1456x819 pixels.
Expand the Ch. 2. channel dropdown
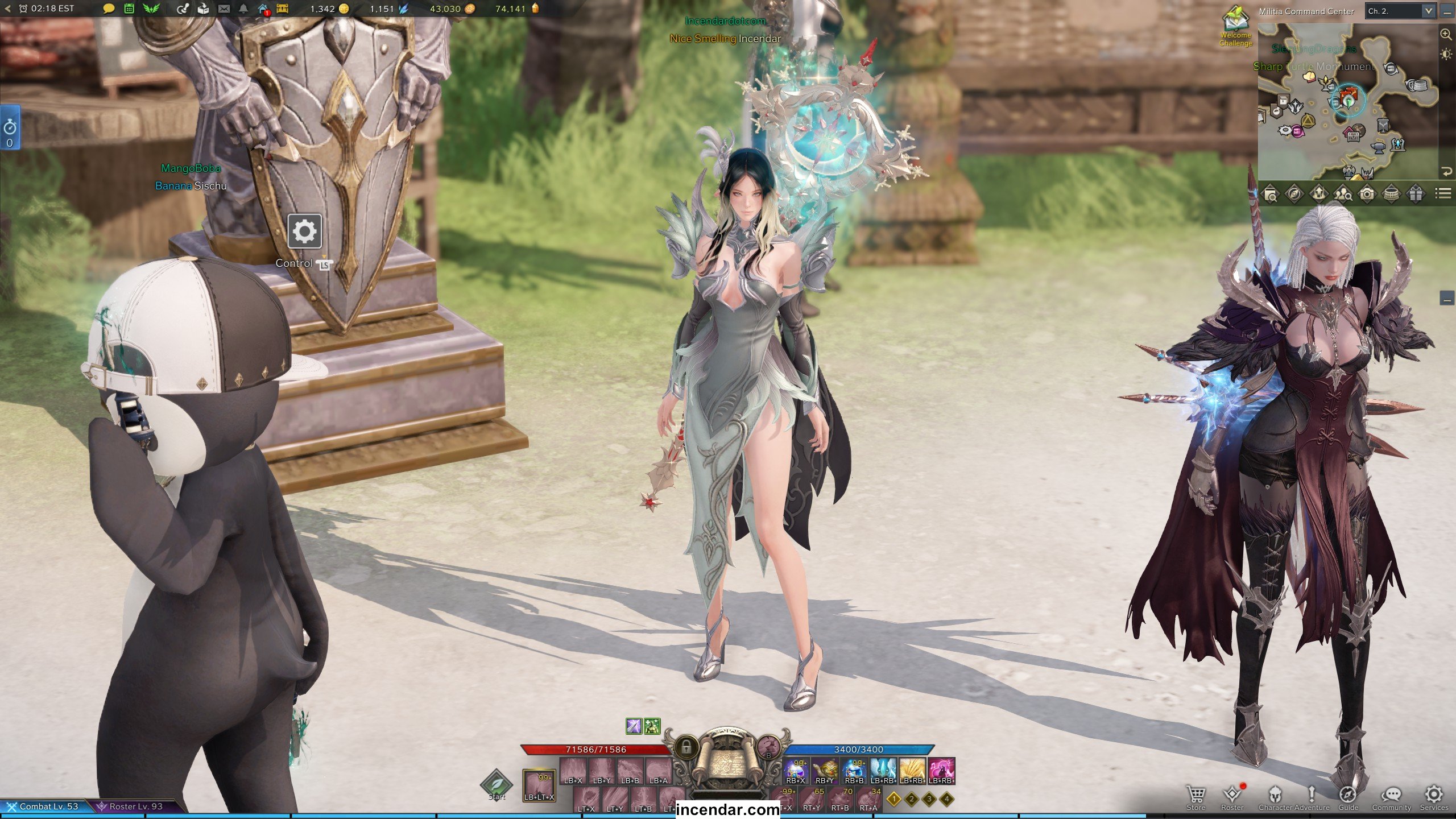(x=1428, y=11)
